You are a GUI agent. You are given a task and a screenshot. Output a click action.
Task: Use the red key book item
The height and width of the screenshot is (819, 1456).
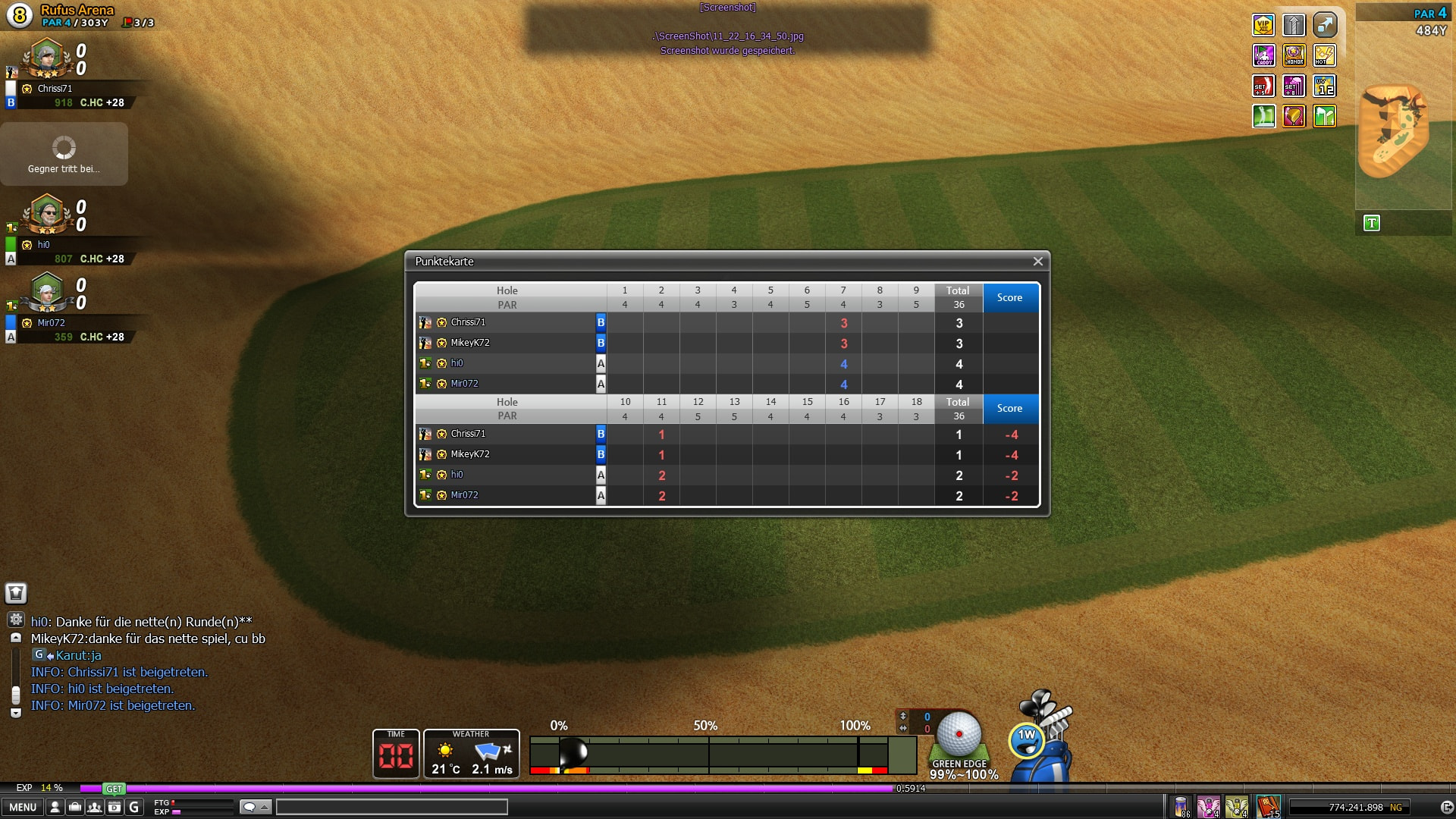point(1267,807)
